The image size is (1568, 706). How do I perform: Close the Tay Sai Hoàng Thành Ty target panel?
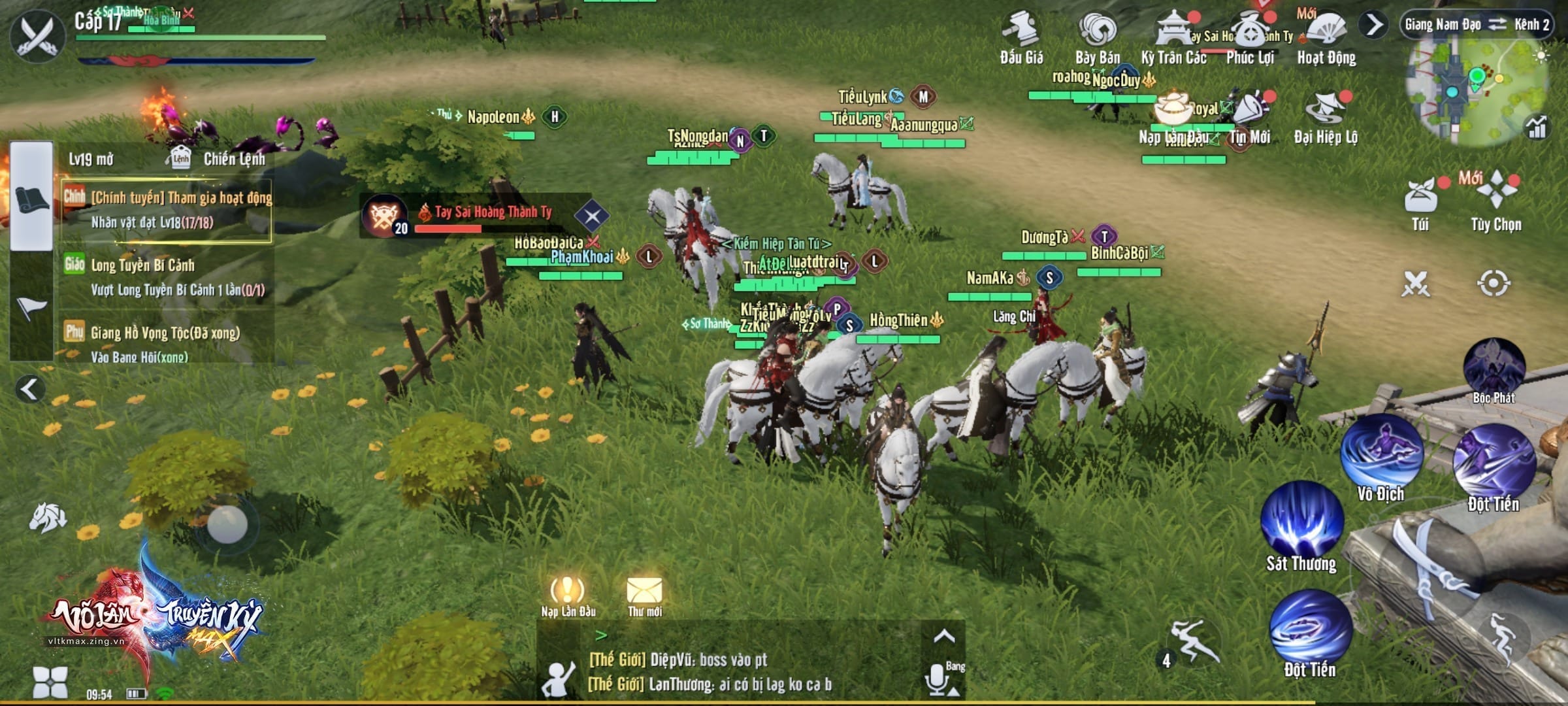tap(592, 216)
